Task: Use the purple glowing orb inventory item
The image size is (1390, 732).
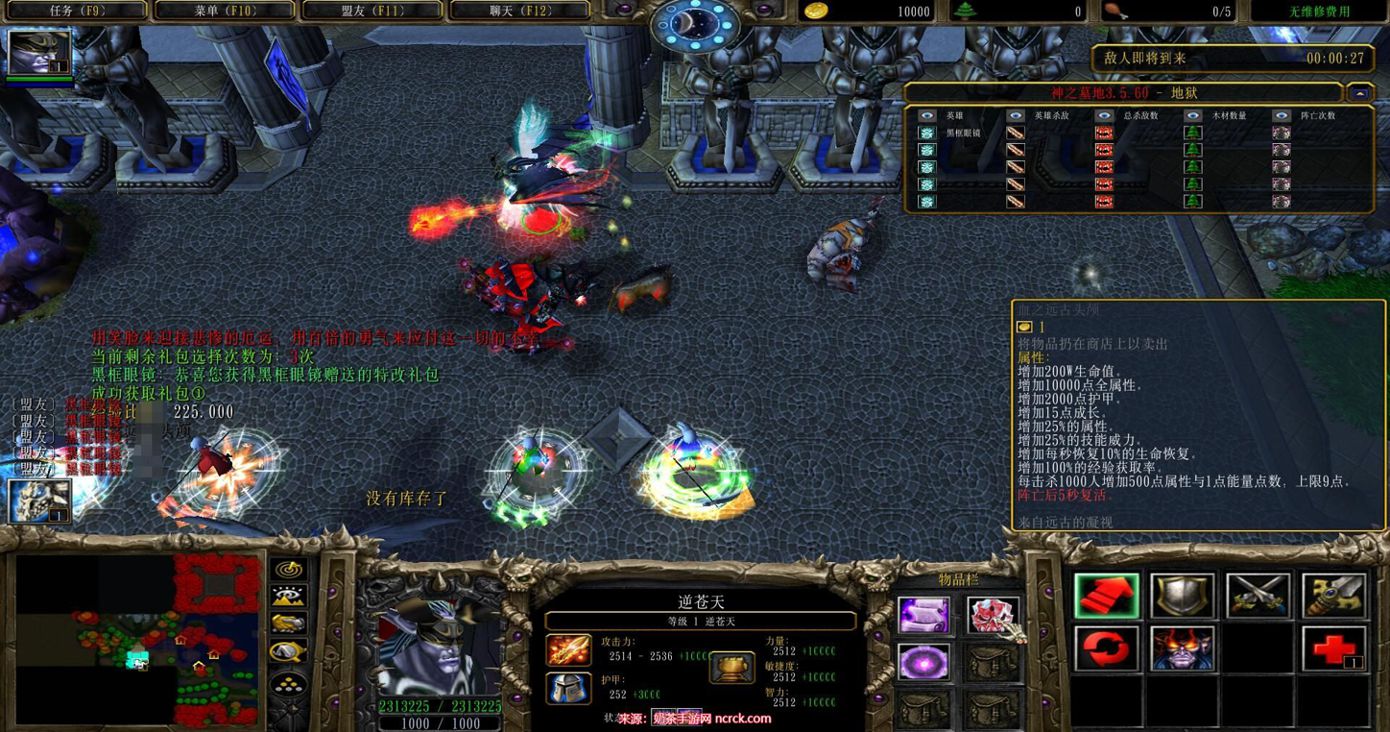Action: (923, 661)
